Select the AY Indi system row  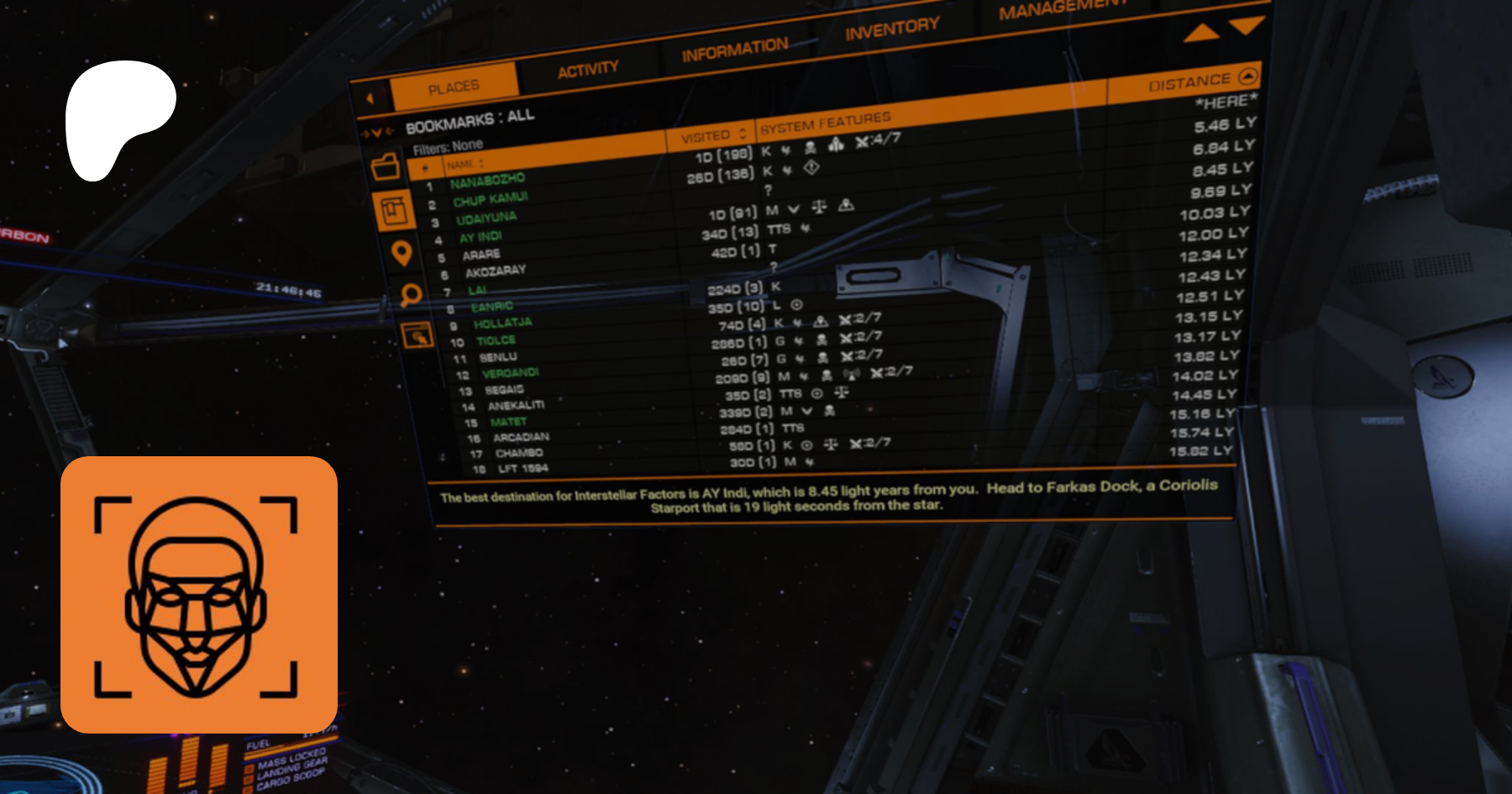point(480,237)
